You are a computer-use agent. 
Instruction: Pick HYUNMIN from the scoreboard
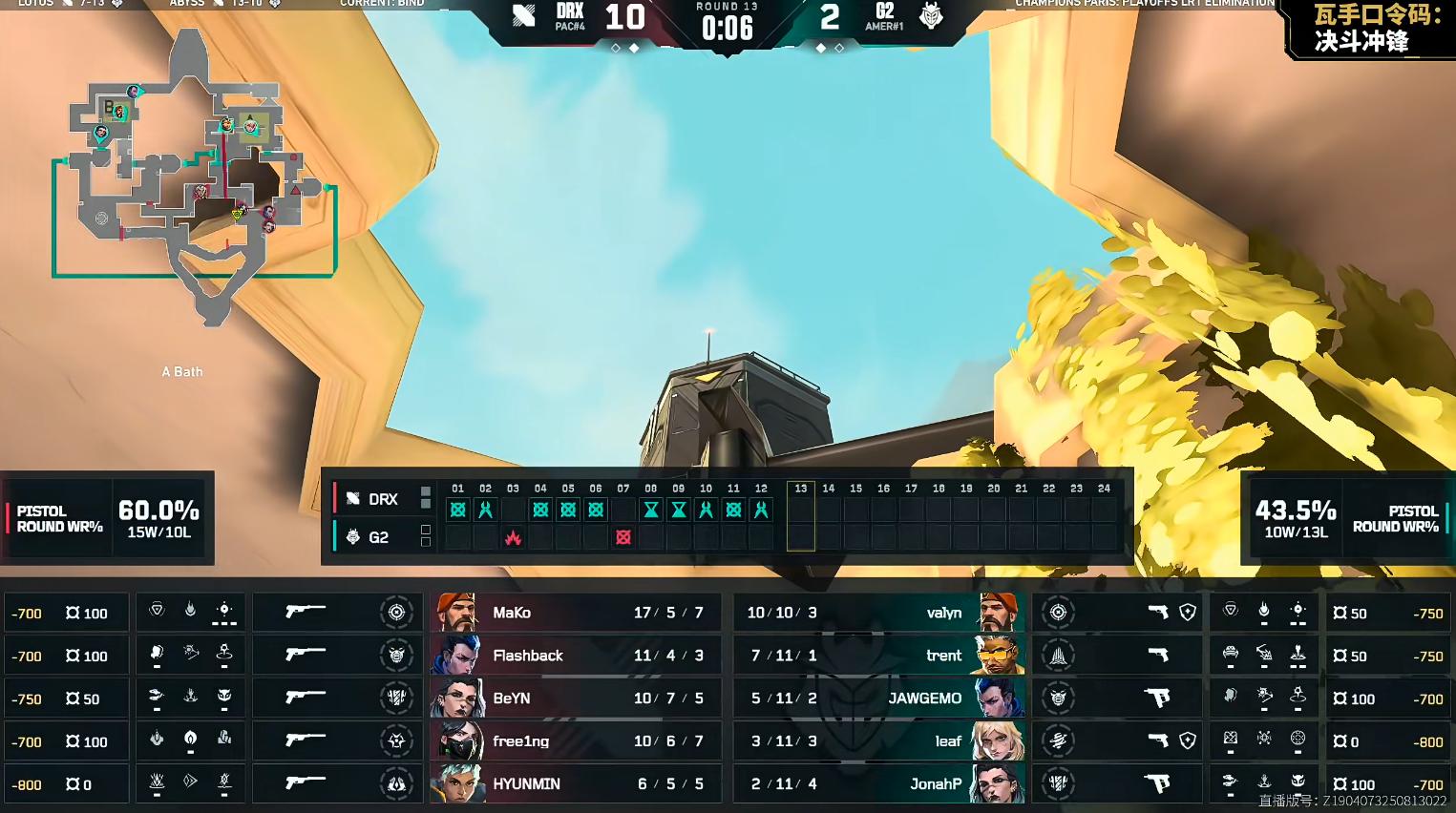(570, 783)
